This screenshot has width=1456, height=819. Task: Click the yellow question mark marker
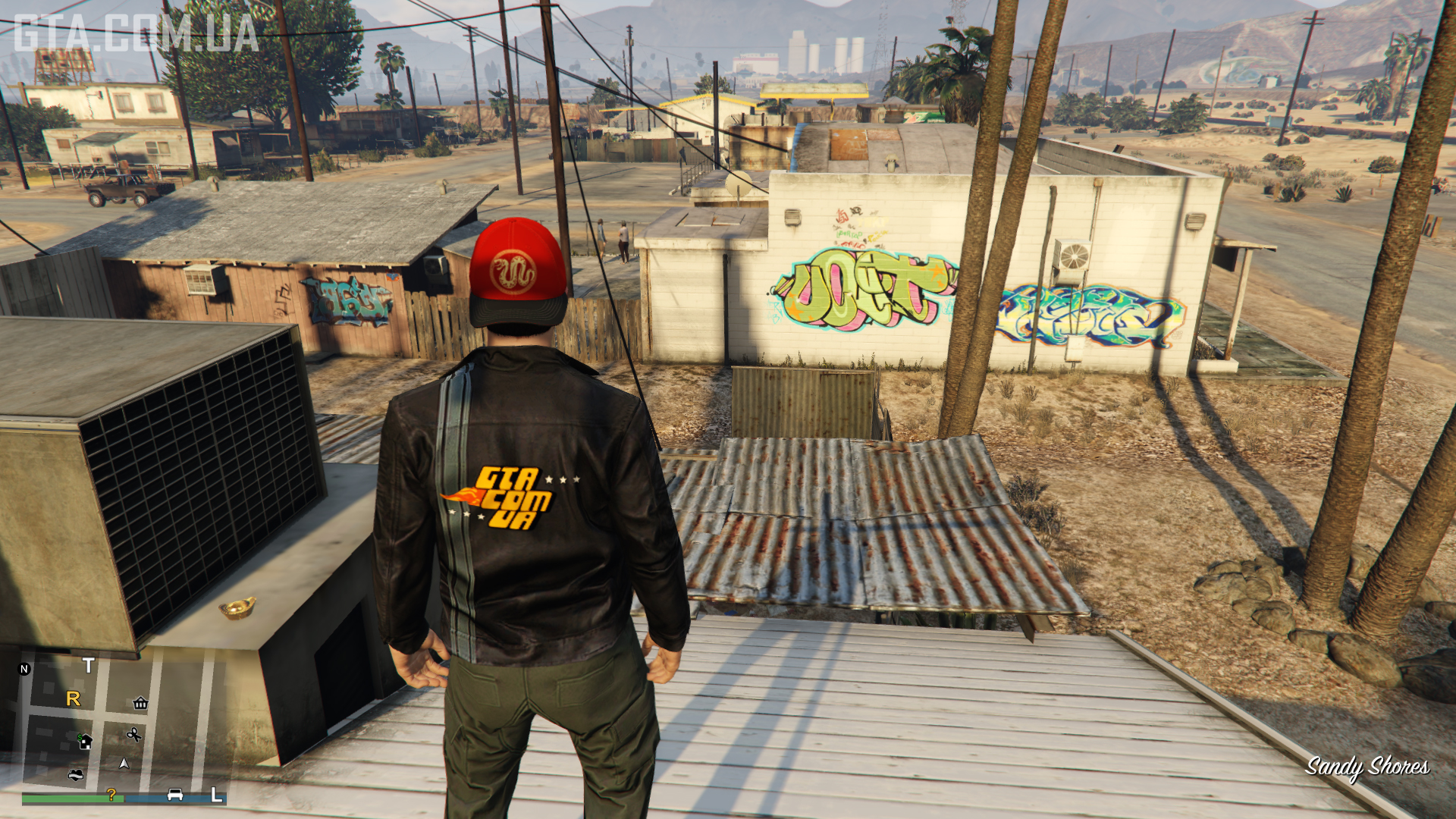click(111, 794)
